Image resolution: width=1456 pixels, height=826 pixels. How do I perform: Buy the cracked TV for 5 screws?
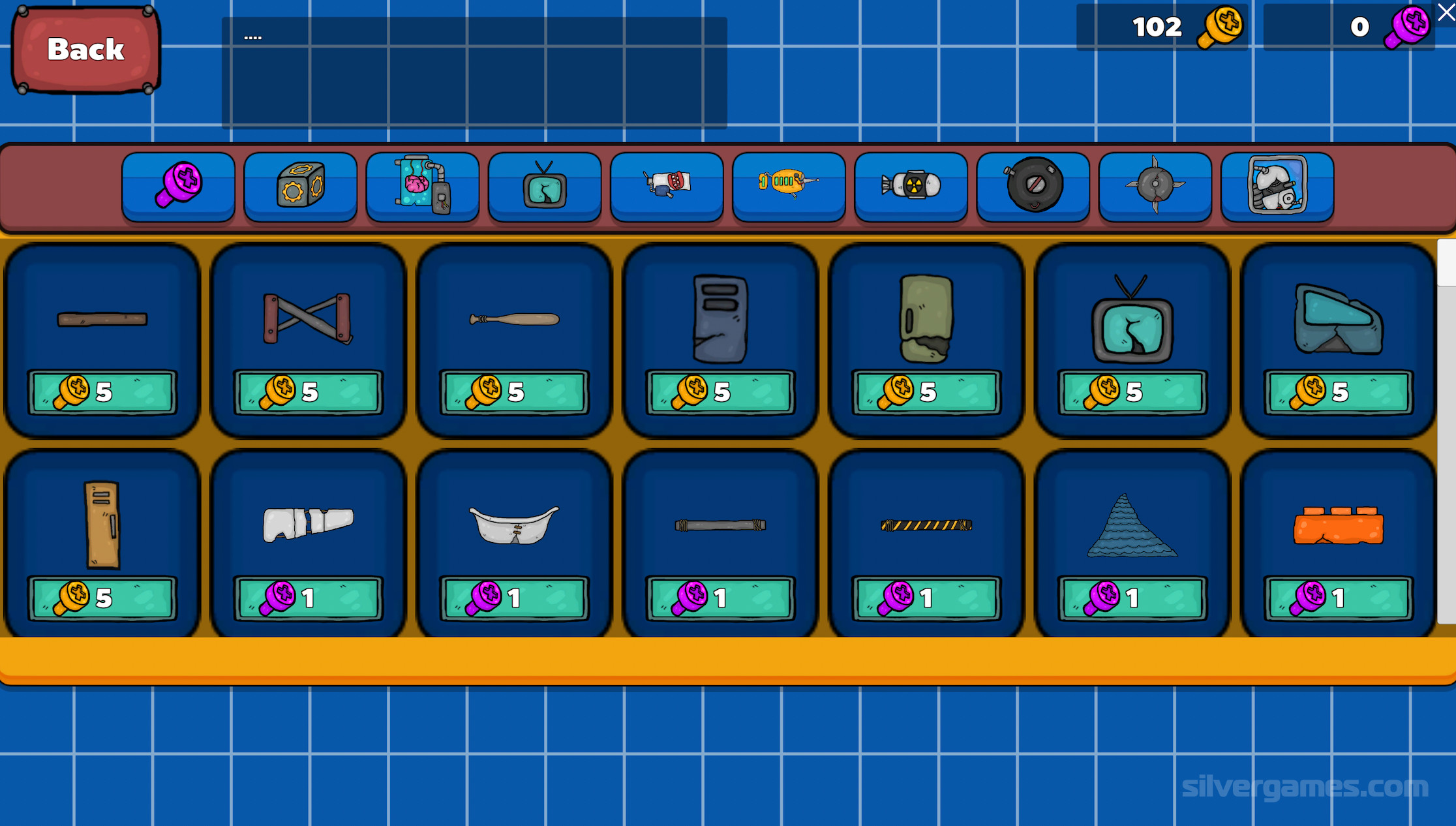[x=1132, y=392]
